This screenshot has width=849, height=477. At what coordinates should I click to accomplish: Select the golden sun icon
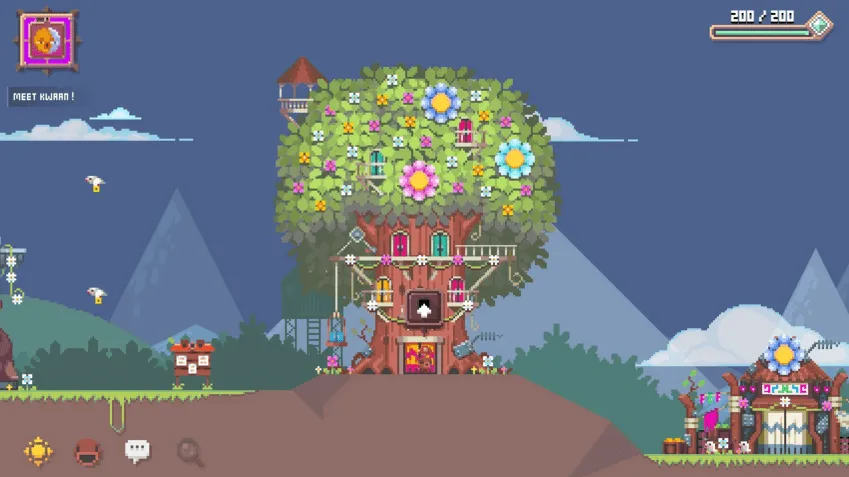[x=38, y=451]
